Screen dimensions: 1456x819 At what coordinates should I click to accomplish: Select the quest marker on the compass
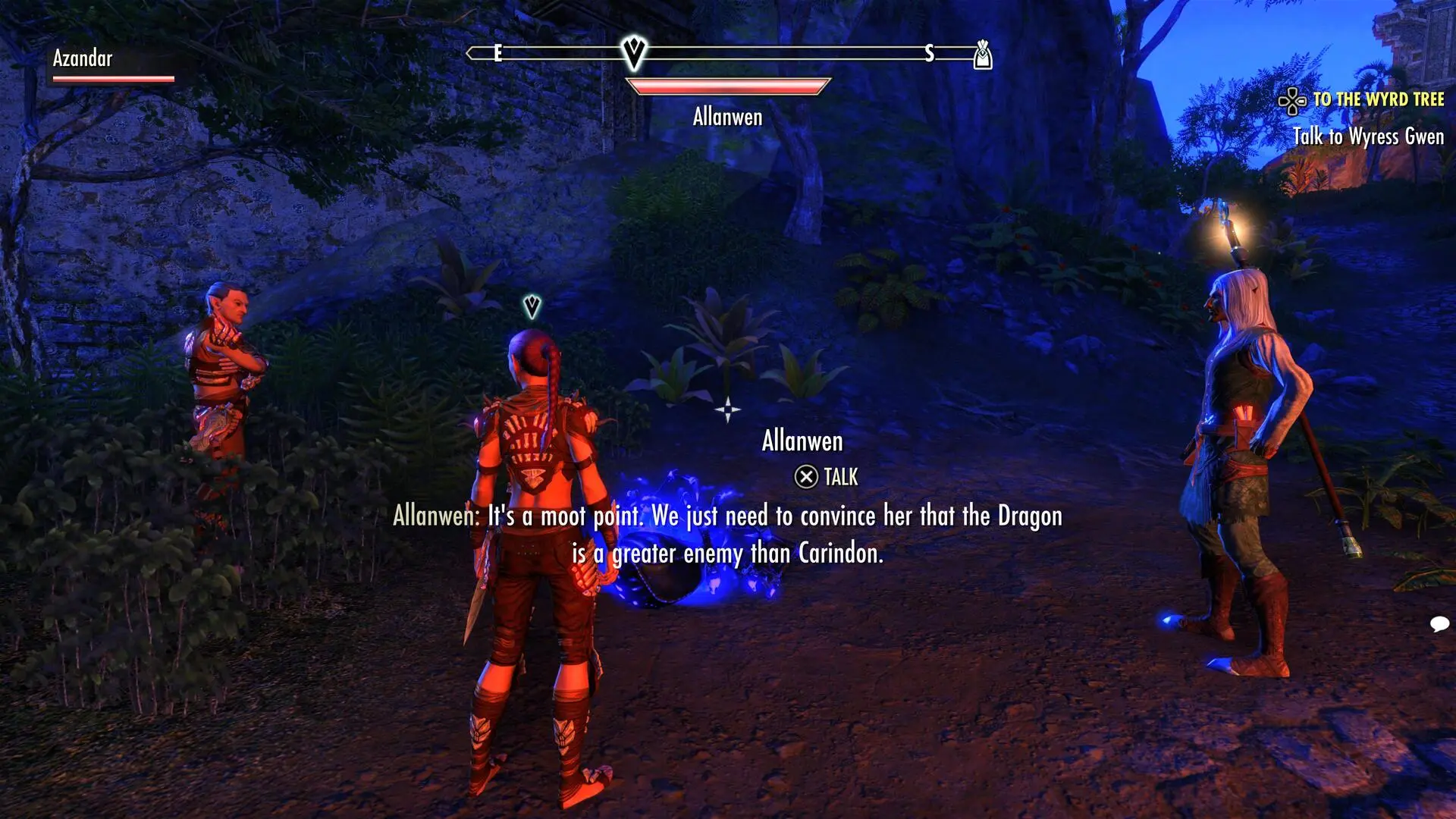pos(633,52)
